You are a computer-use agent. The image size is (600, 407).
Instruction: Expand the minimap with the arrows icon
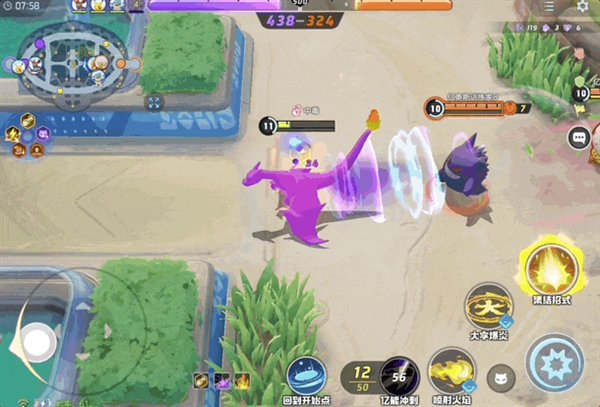pos(153,102)
